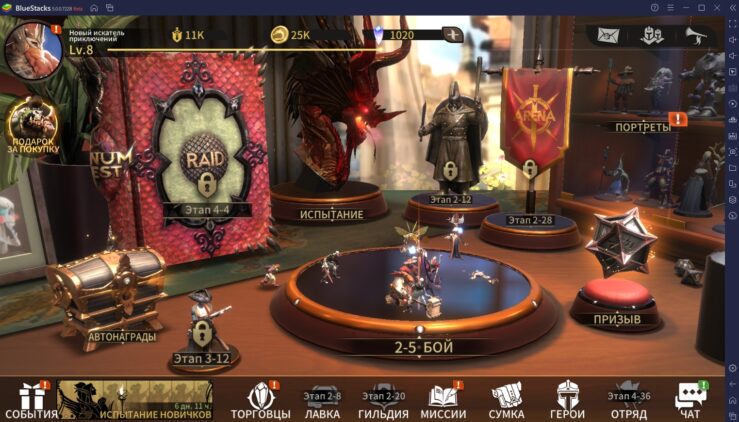
Task: Open the Испытание новичков banner
Action: point(134,399)
